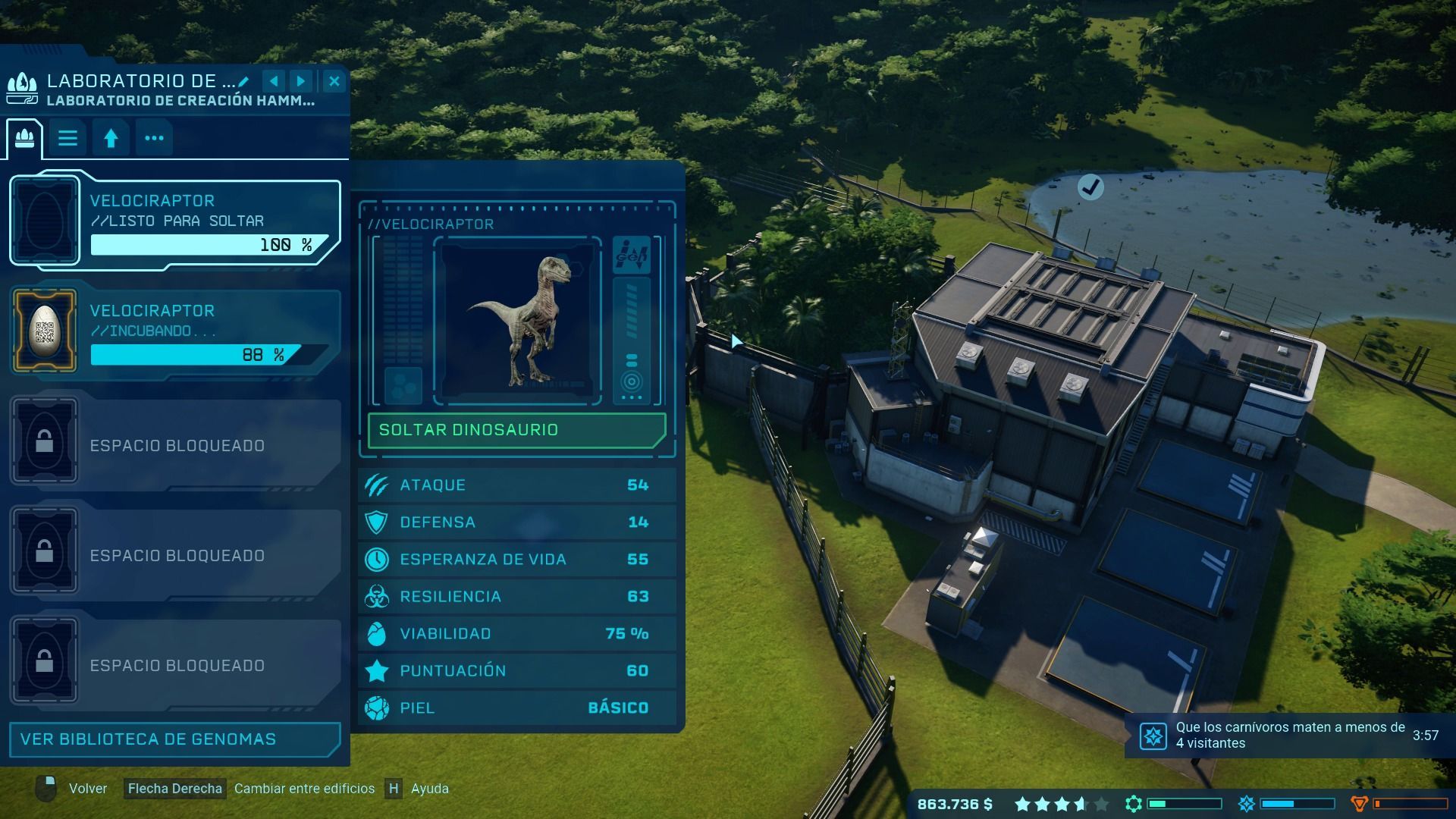
Task: Switch to the upgrade arrow tab
Action: click(x=111, y=139)
